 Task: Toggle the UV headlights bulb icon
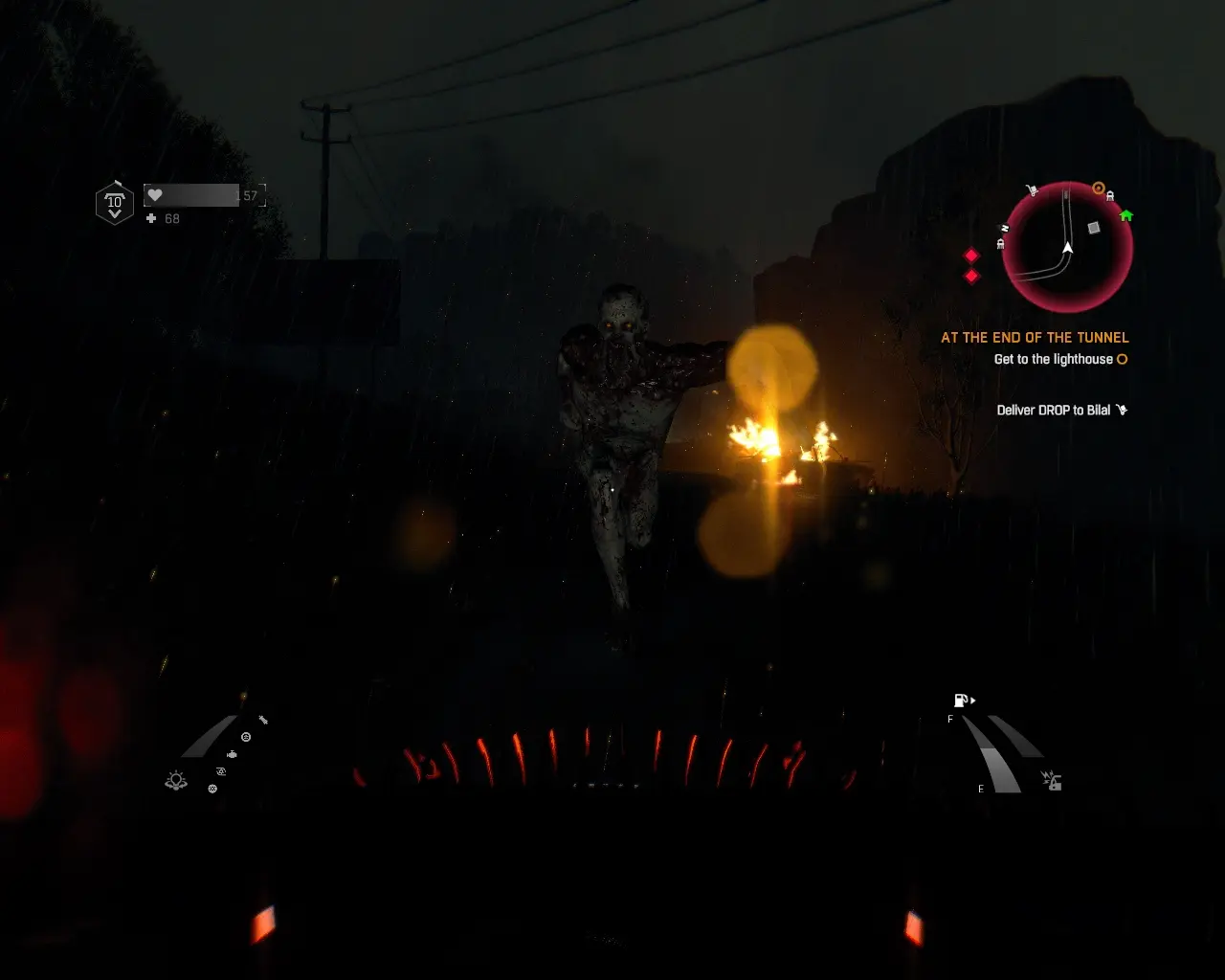176,781
